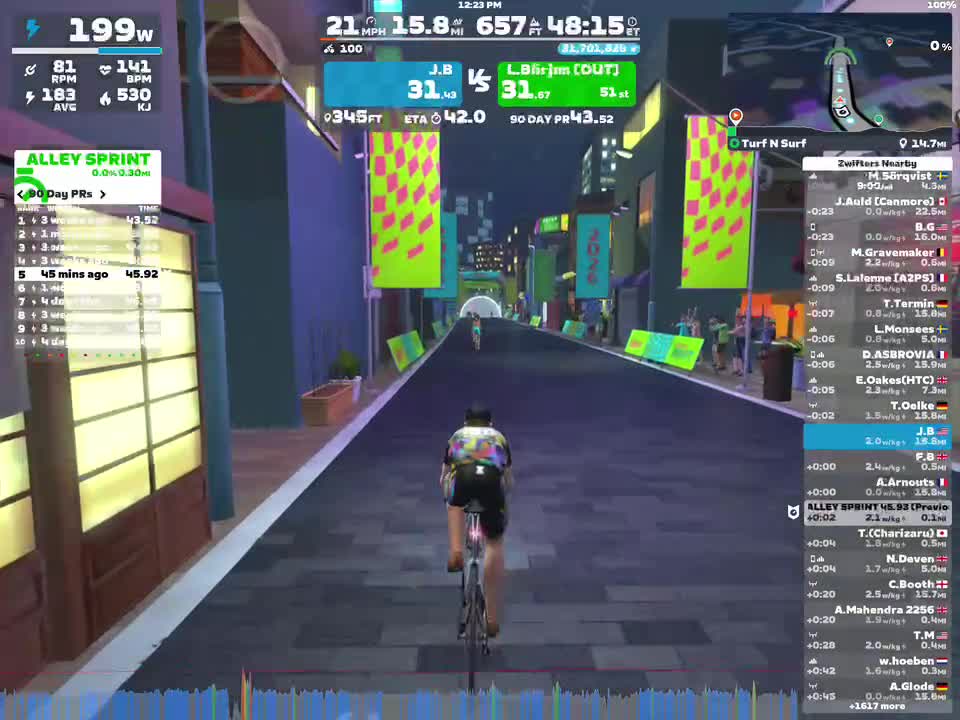Expand the '+1617 more' riders entry
This screenshot has width=960, height=720.
pyautogui.click(x=877, y=705)
